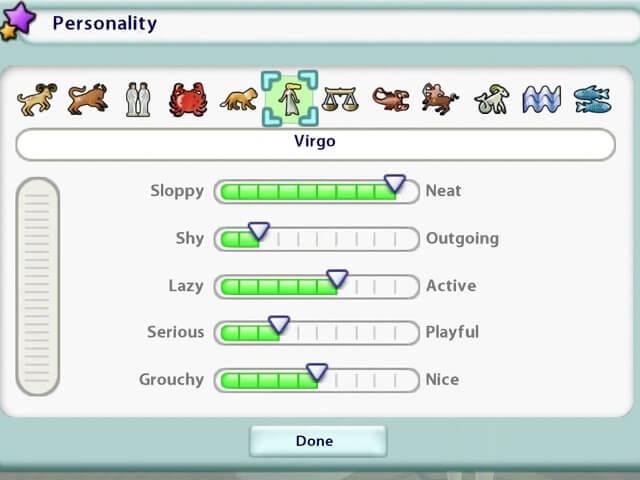This screenshot has width=640, height=480.
Task: Set the Grouchy to Nice slider
Action: pyautogui.click(x=317, y=373)
